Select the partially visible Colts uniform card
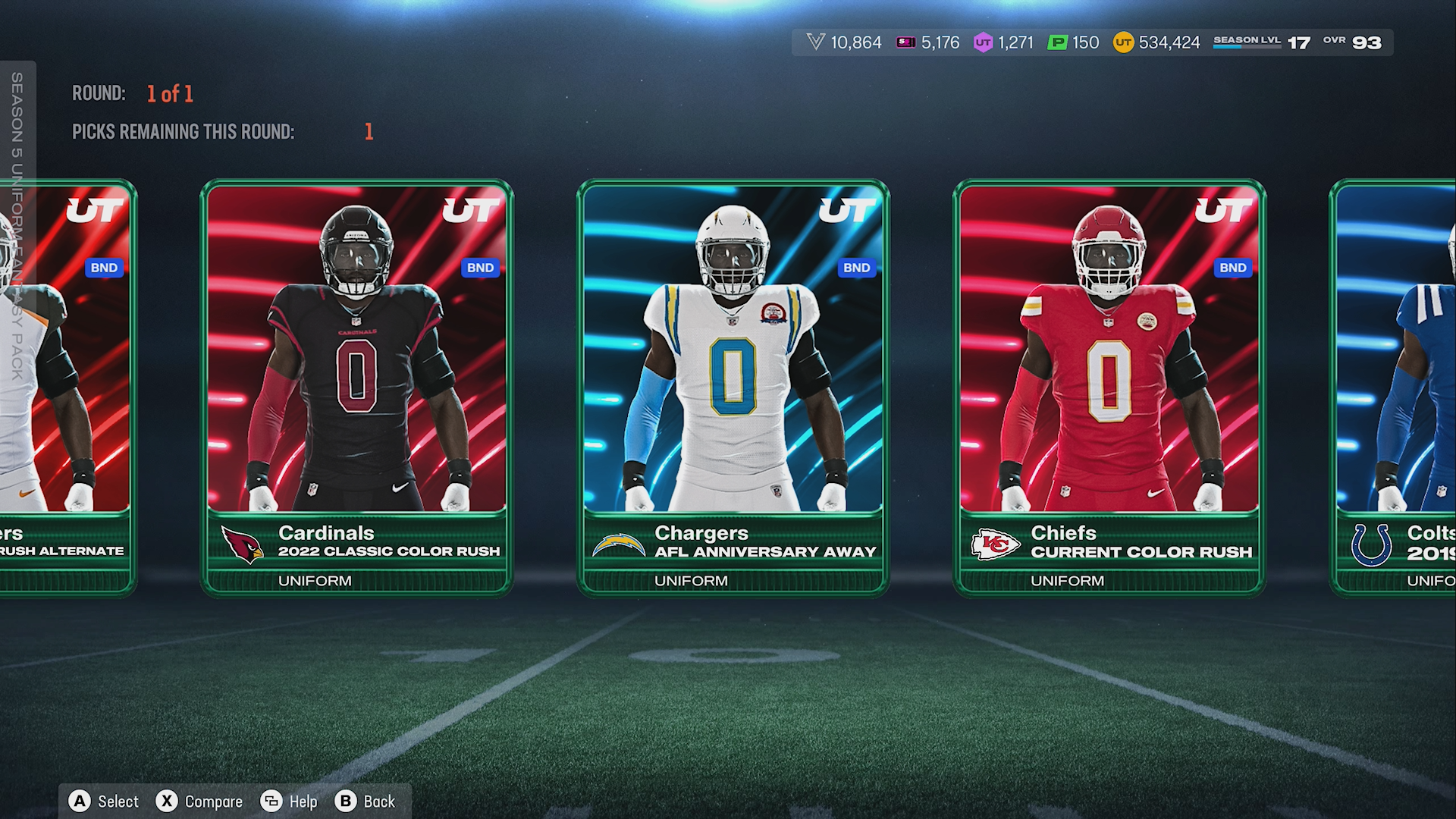1456x819 pixels. pos(1394,387)
